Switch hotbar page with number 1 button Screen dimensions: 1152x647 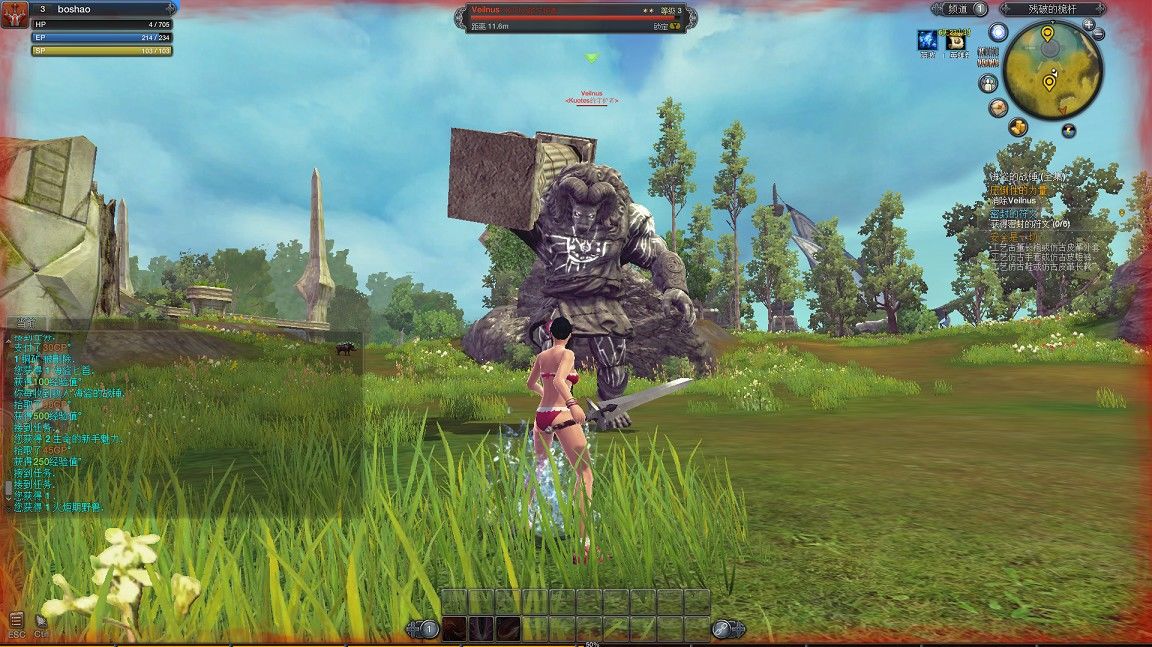(x=428, y=629)
